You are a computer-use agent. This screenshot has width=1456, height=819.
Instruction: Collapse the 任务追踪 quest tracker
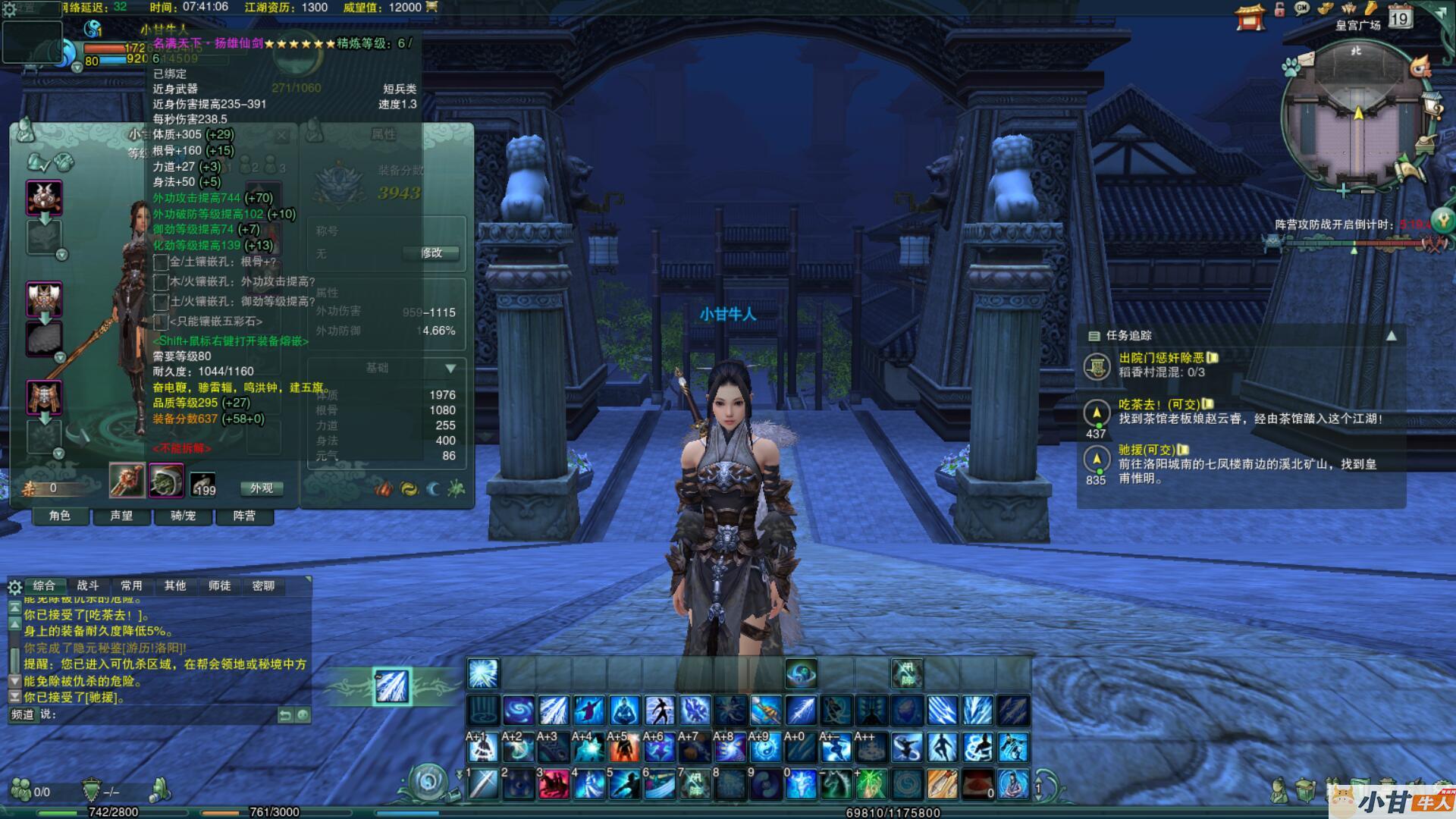[x=1392, y=336]
